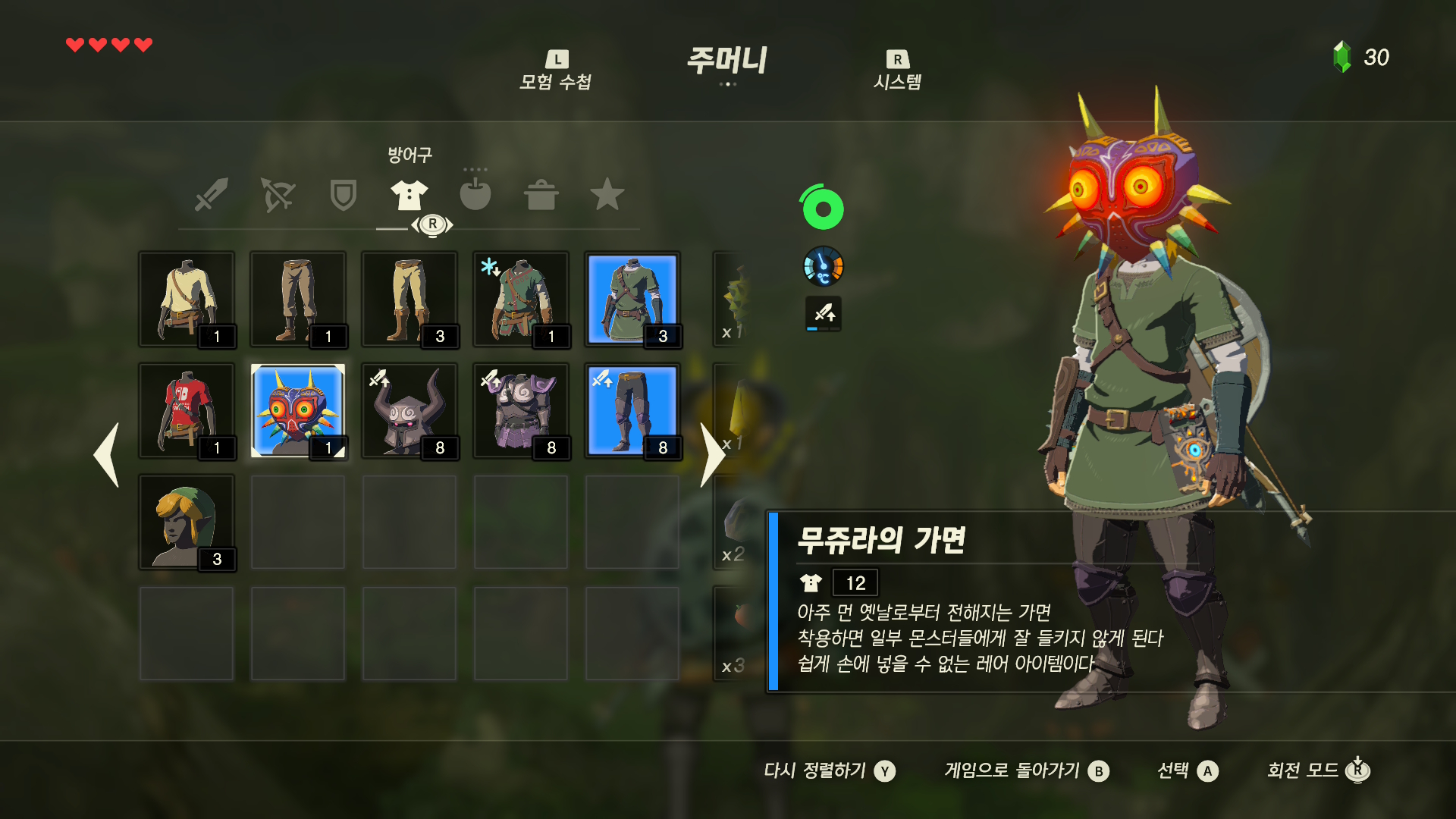Show the cooking pot food category
Screen dimensions: 1456x819
point(541,195)
